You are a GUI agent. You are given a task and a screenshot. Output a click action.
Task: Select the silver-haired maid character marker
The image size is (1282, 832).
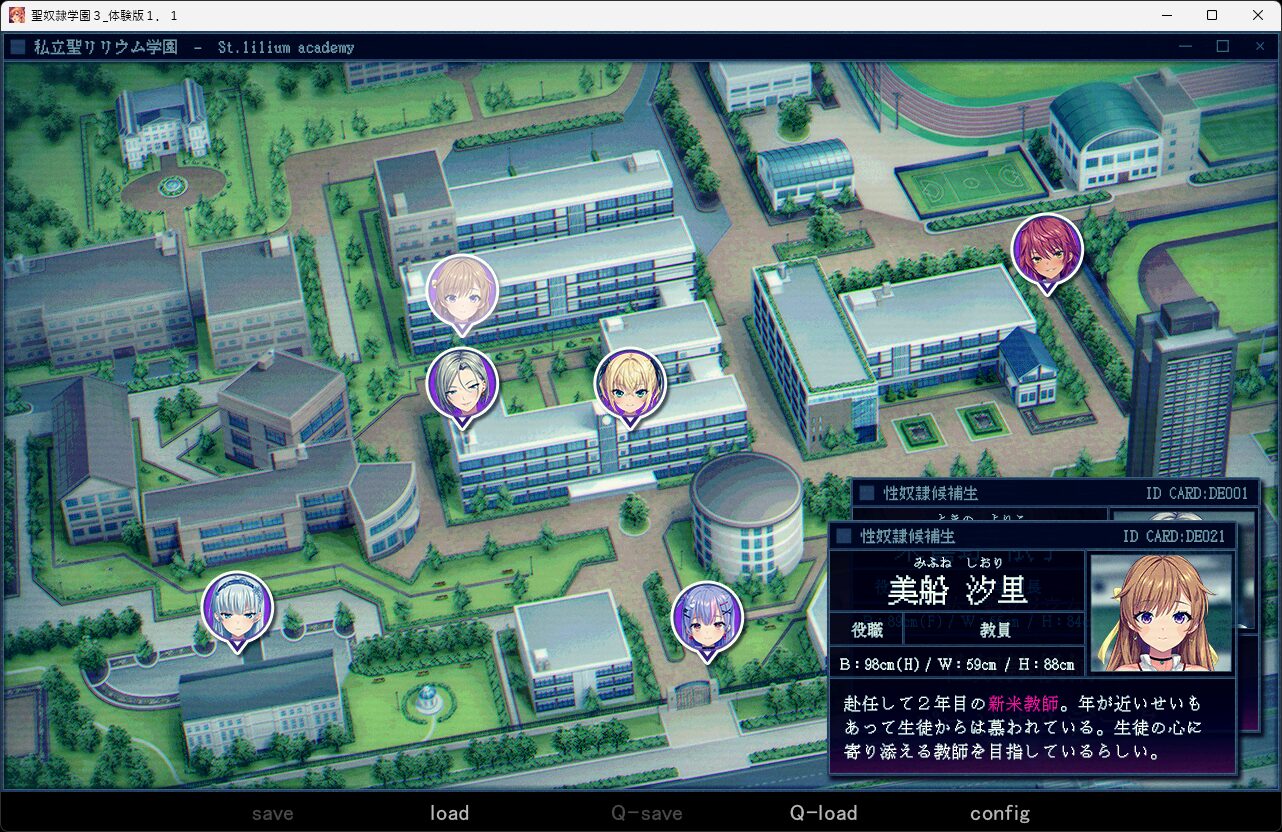click(237, 607)
